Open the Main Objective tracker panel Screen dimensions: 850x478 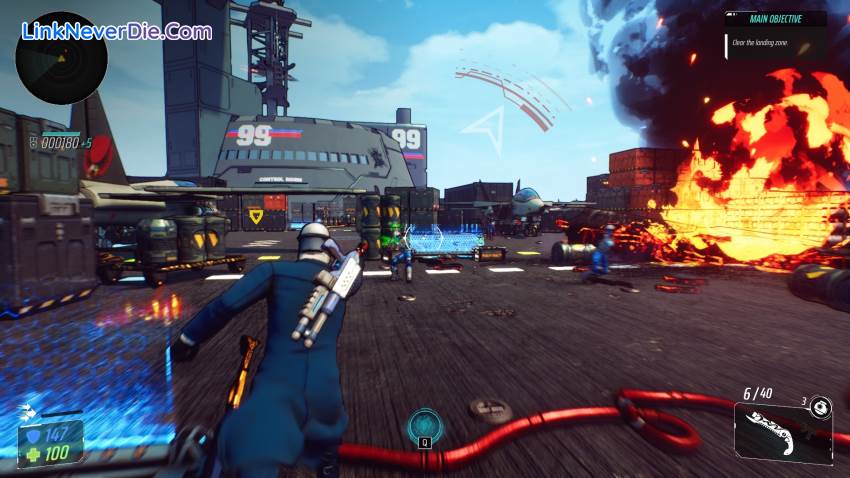click(776, 34)
